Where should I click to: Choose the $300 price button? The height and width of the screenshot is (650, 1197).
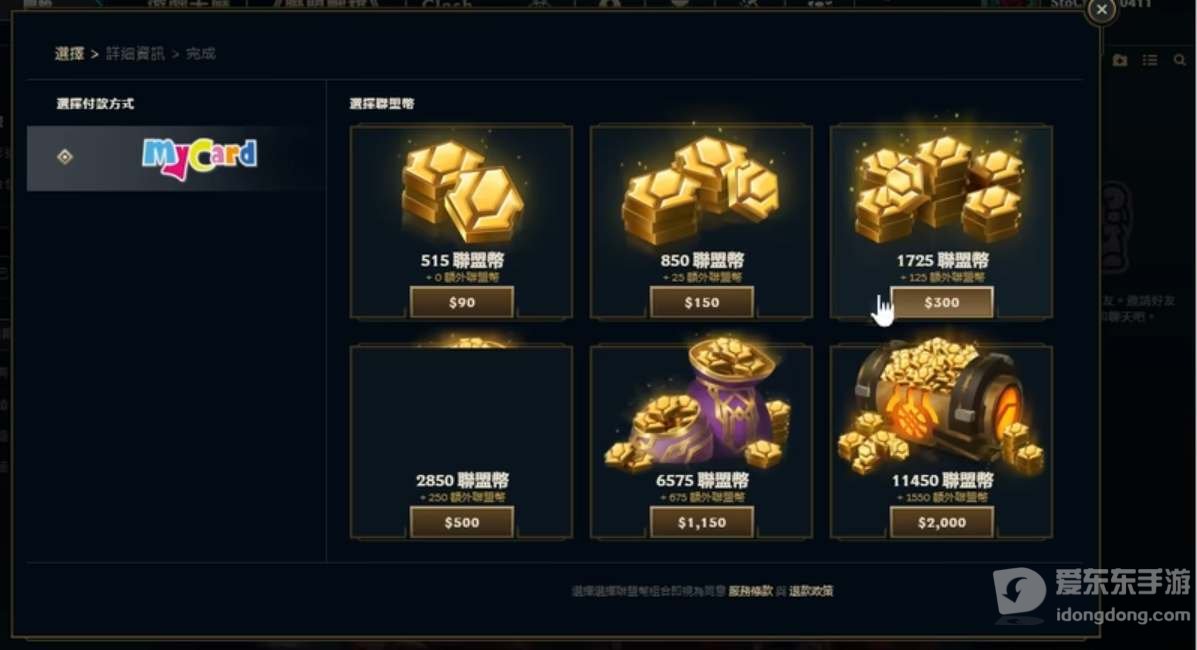[x=941, y=302]
